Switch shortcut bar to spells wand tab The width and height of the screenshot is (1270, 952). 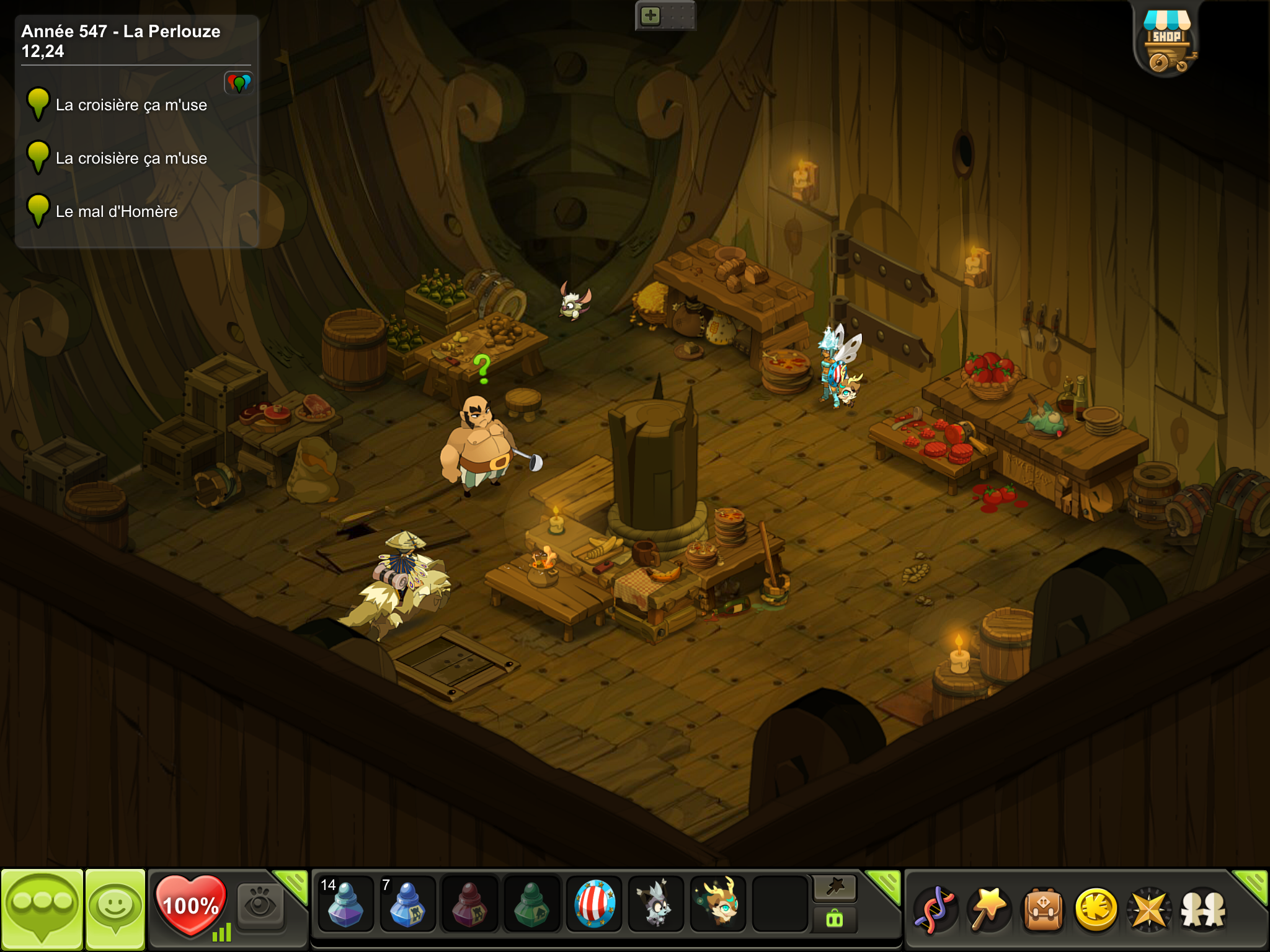[x=835, y=888]
